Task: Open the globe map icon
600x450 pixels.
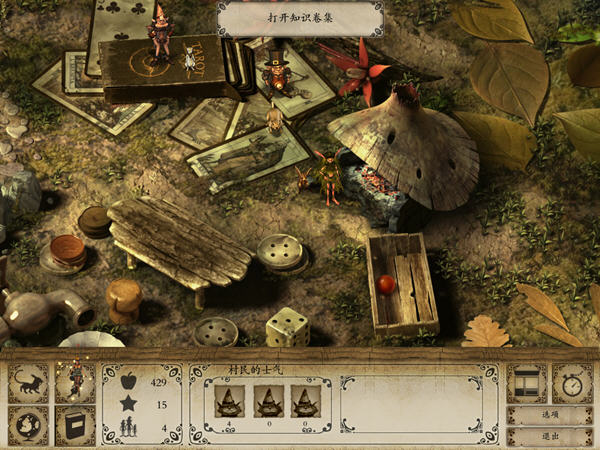Action: pos(28,425)
